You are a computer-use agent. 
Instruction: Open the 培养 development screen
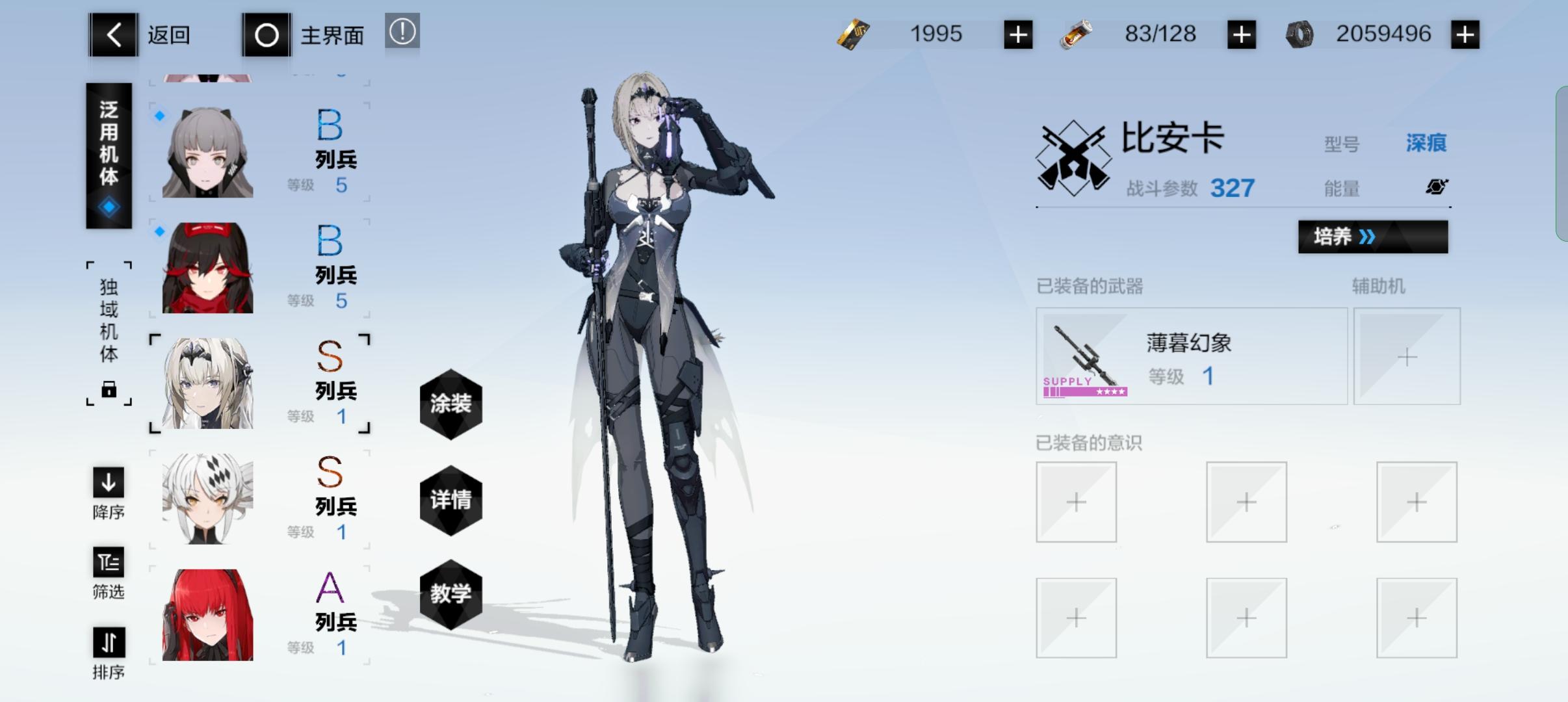coord(1373,237)
